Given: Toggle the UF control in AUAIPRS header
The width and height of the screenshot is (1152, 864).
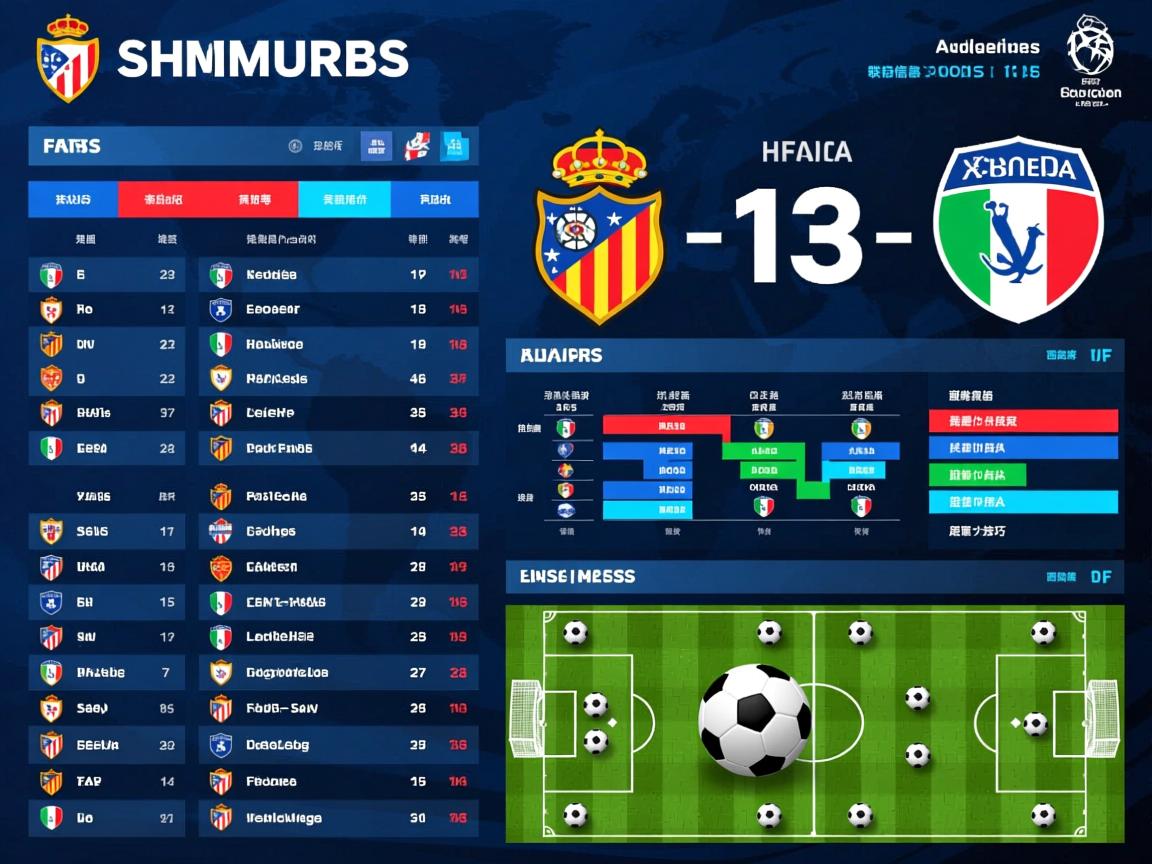Looking at the screenshot, I should [1100, 355].
